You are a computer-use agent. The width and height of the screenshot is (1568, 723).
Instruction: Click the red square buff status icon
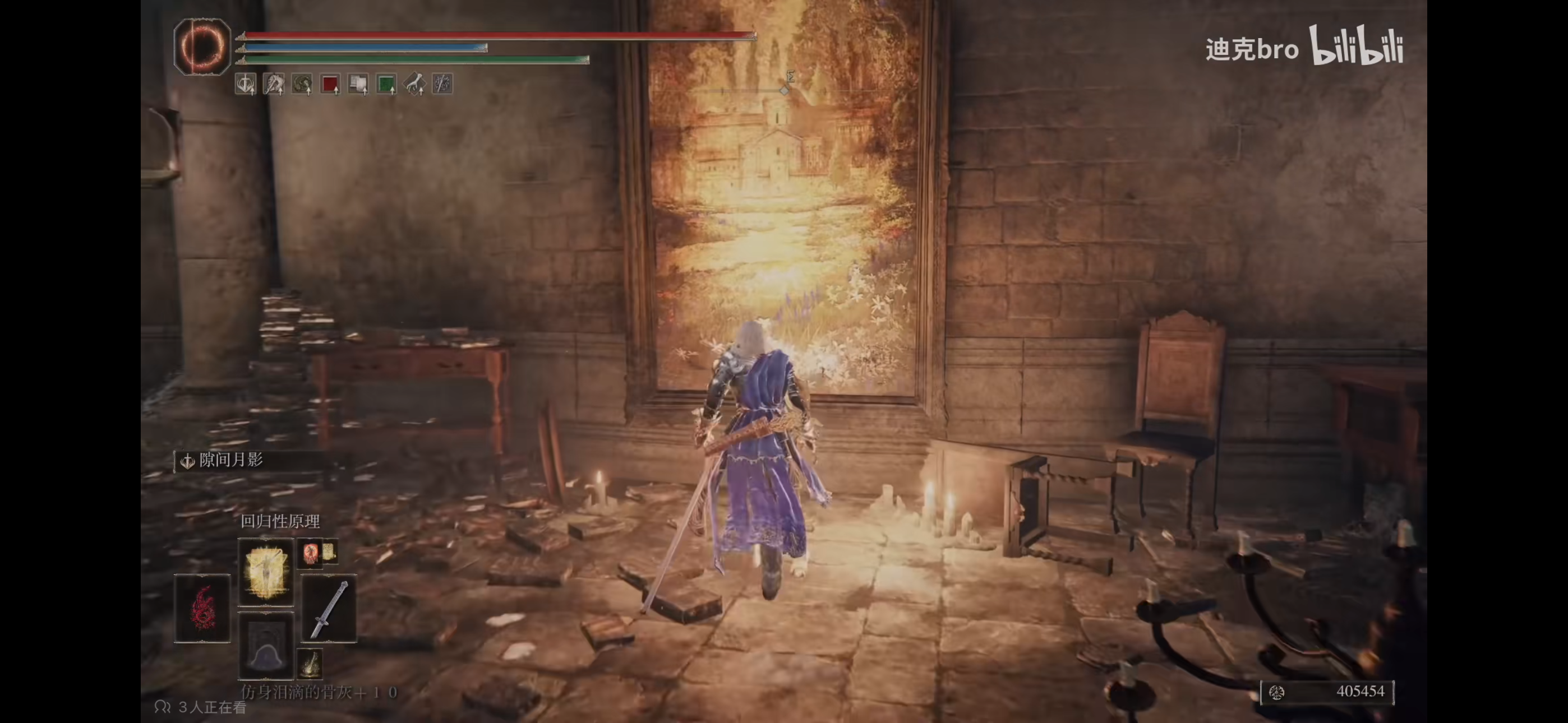[330, 84]
